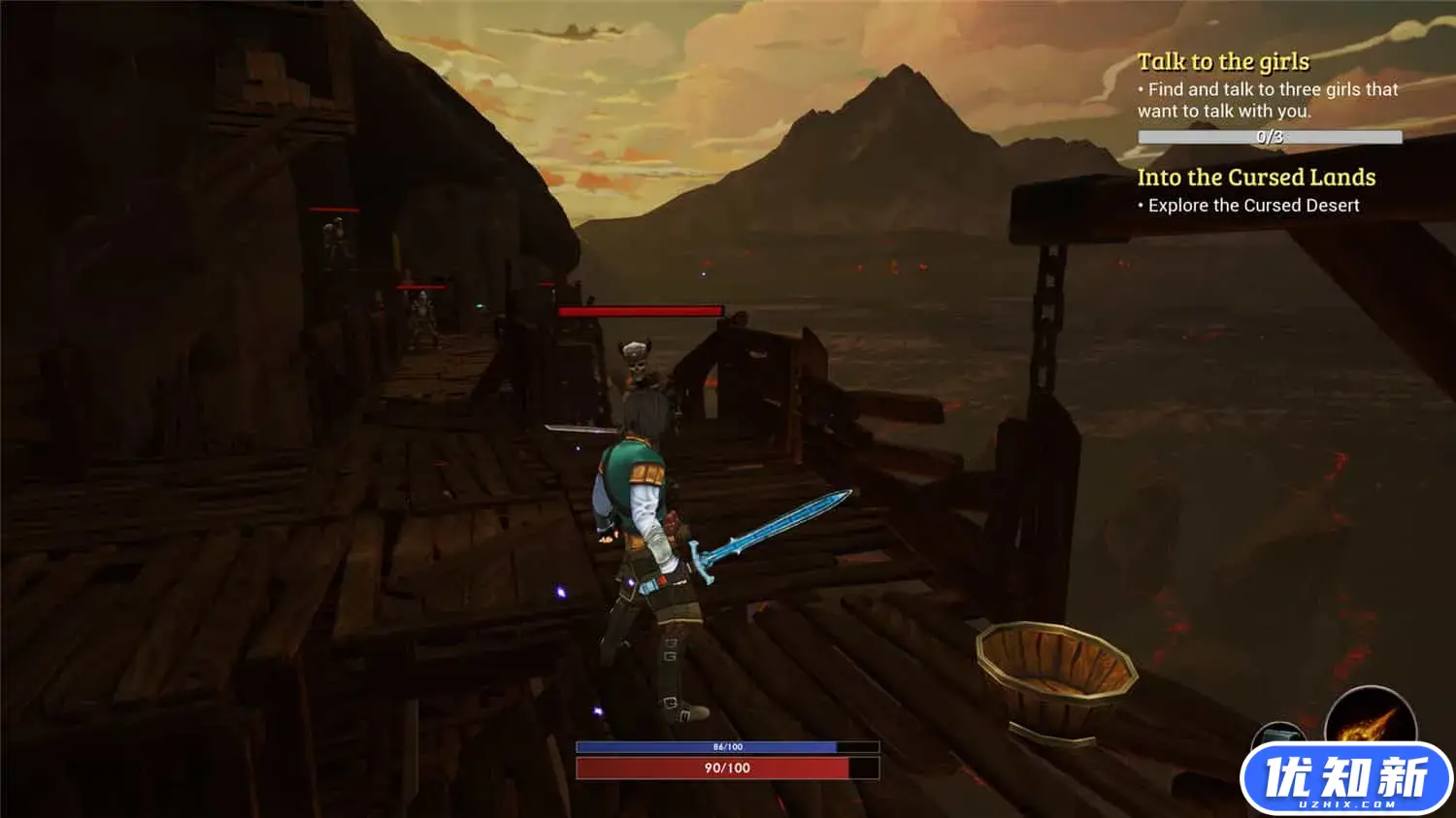Select the 'Into the Cursed Lands' quest
The image size is (1456, 818).
coord(1256,178)
